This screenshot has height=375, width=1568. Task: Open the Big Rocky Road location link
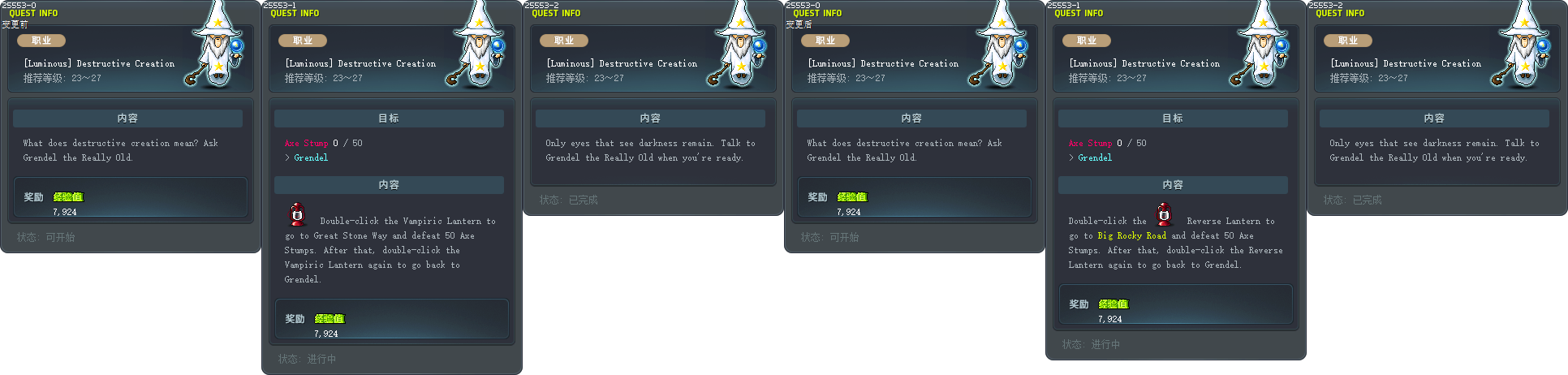click(x=1131, y=235)
